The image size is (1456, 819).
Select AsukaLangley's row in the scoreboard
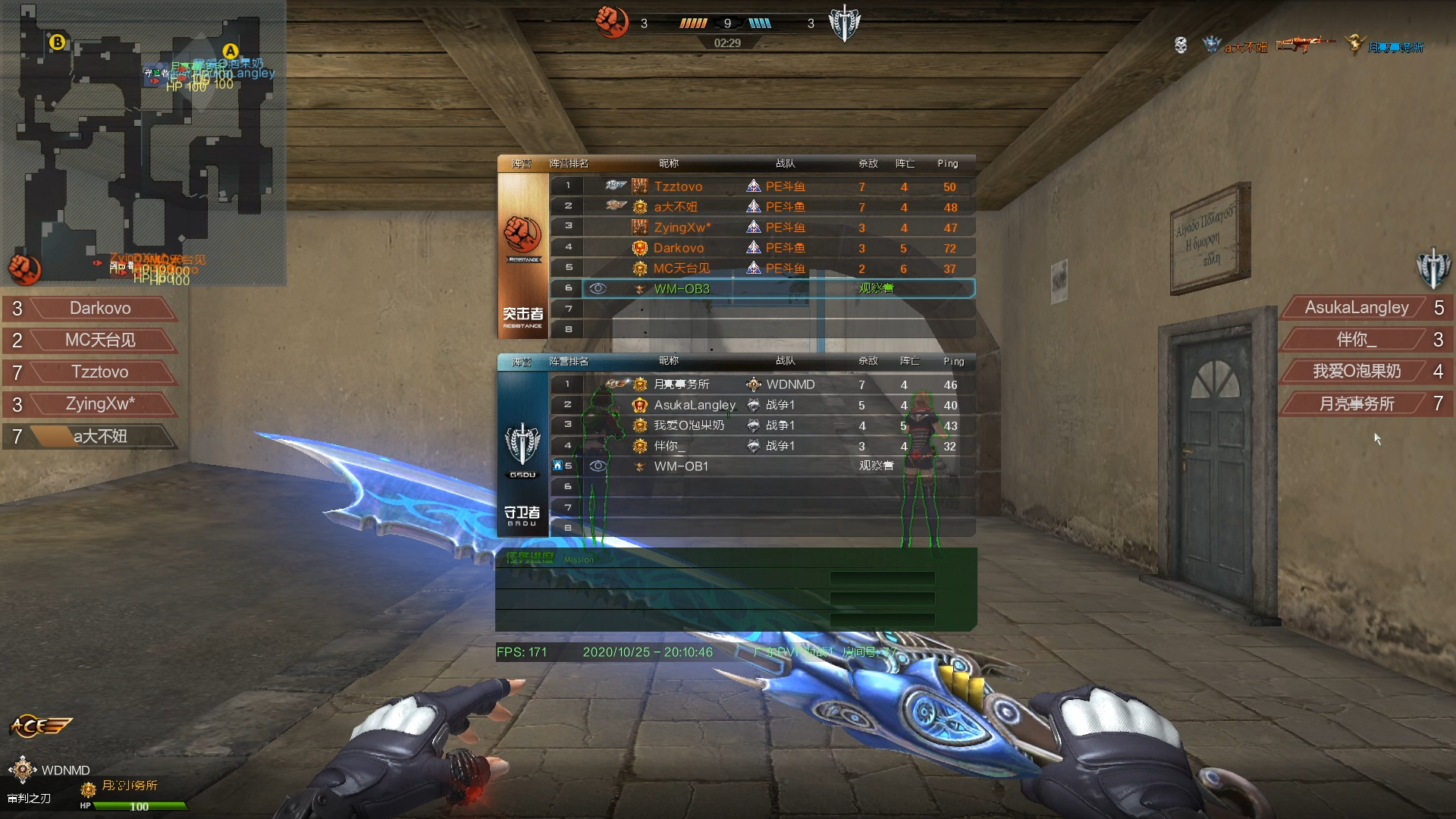762,405
